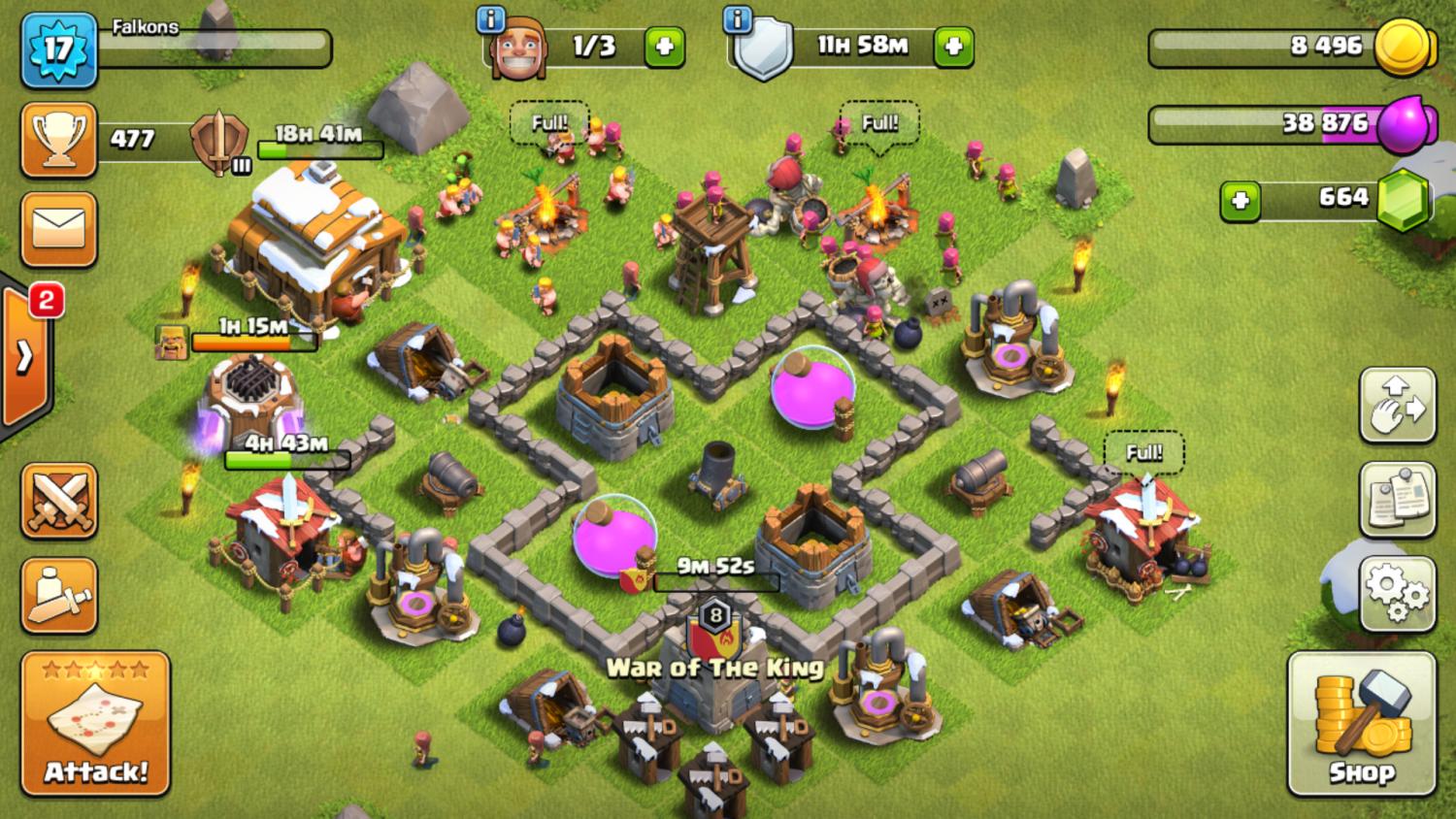Open the mail inbox envelope
1456x819 pixels.
click(58, 230)
